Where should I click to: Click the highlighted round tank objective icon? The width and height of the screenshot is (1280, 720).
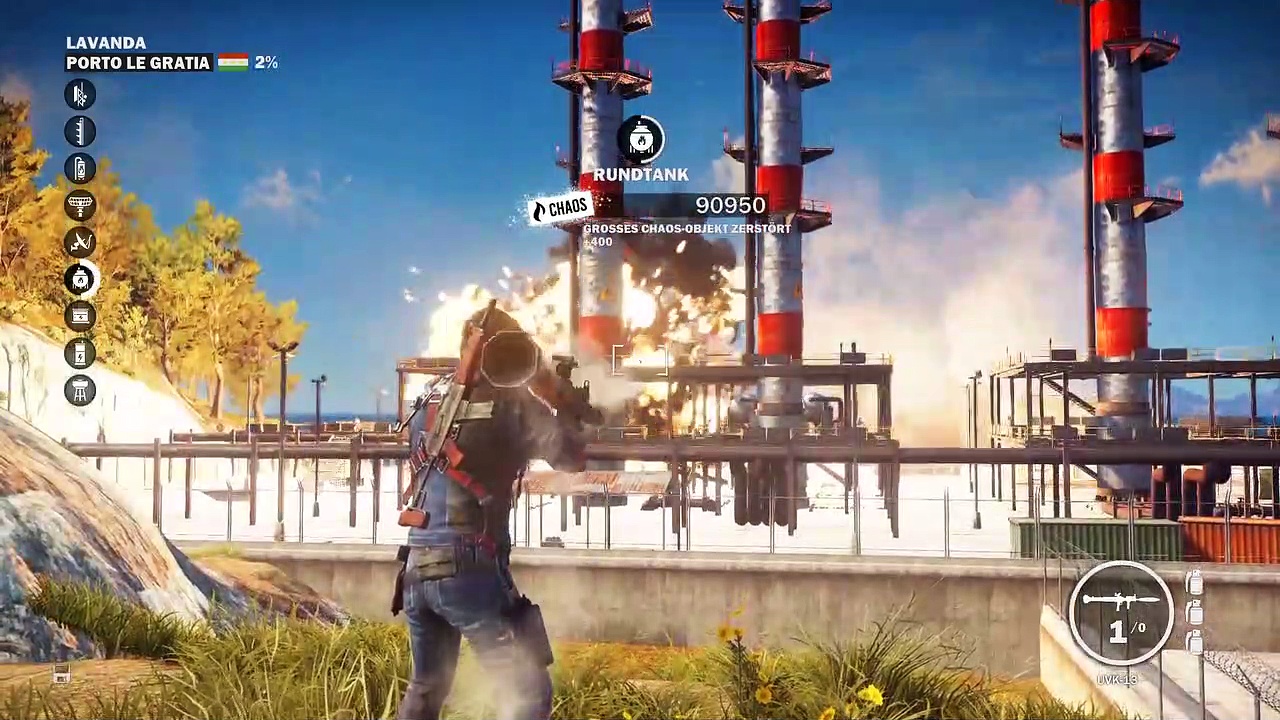tap(80, 279)
